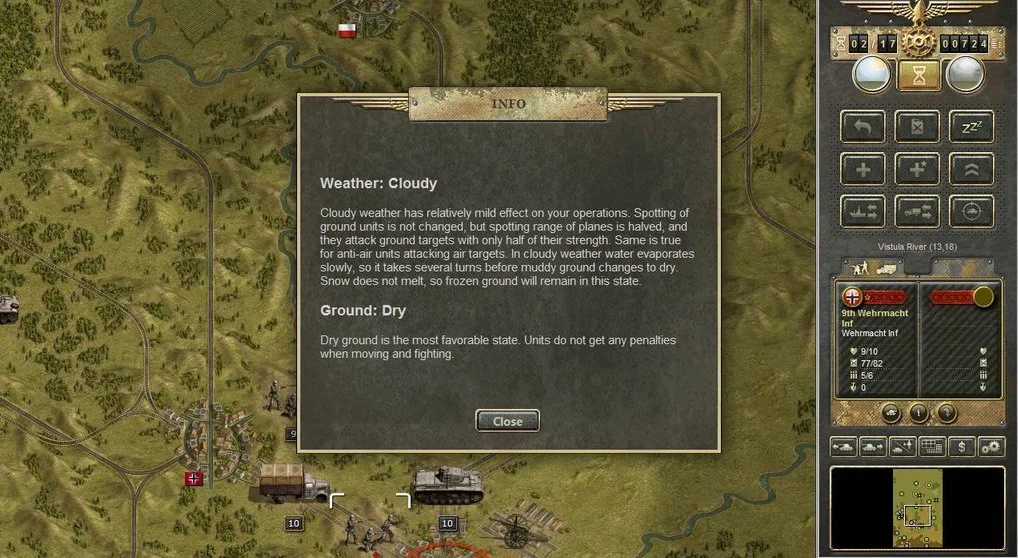This screenshot has width=1018, height=558.
Task: Open game options with the gears icon
Action: 991,447
